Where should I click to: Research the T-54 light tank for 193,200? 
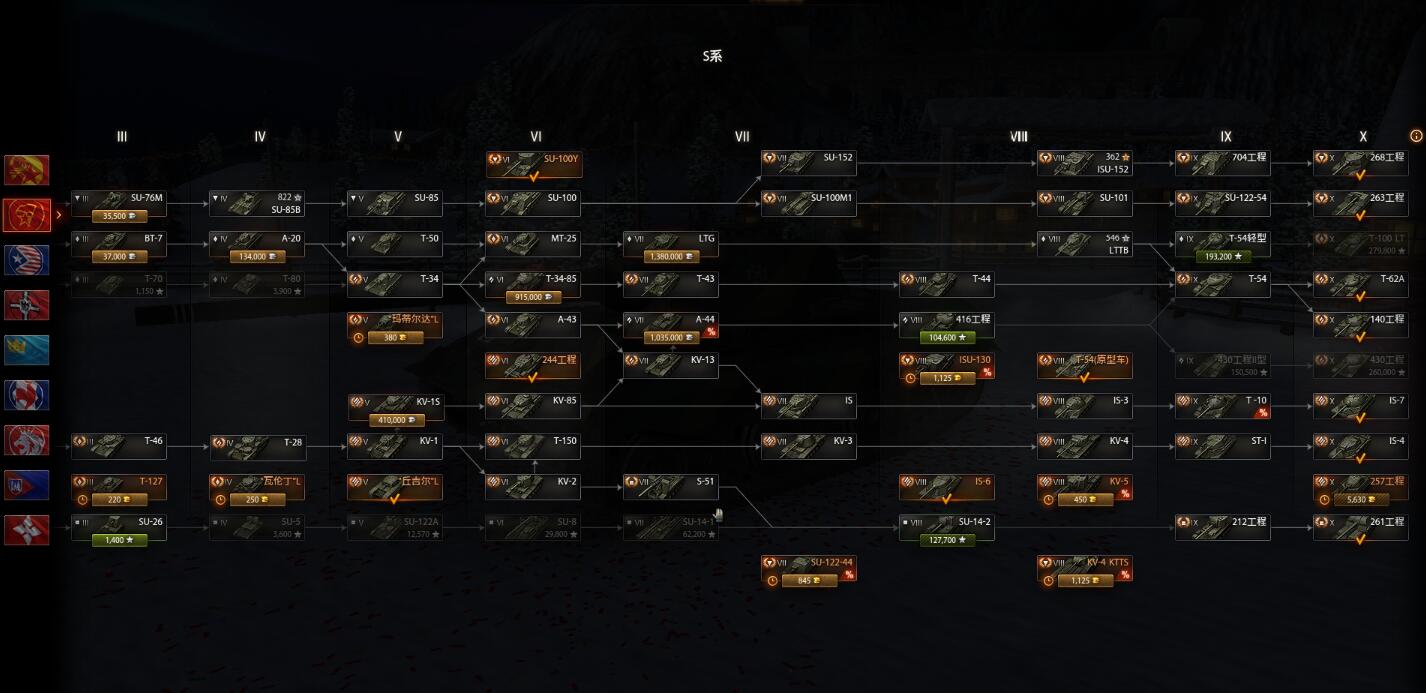[x=1222, y=256]
